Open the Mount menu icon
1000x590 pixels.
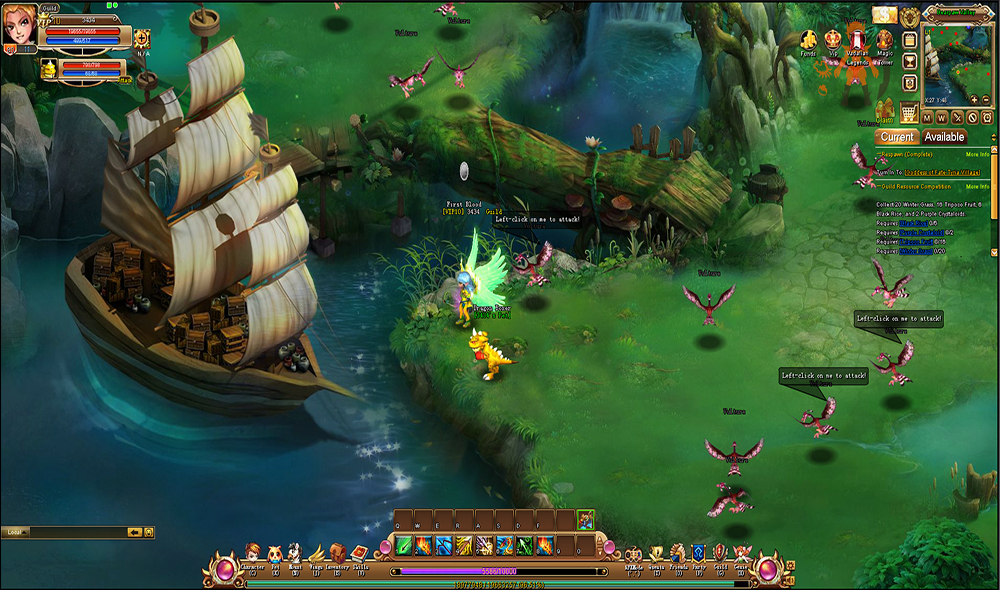point(294,553)
